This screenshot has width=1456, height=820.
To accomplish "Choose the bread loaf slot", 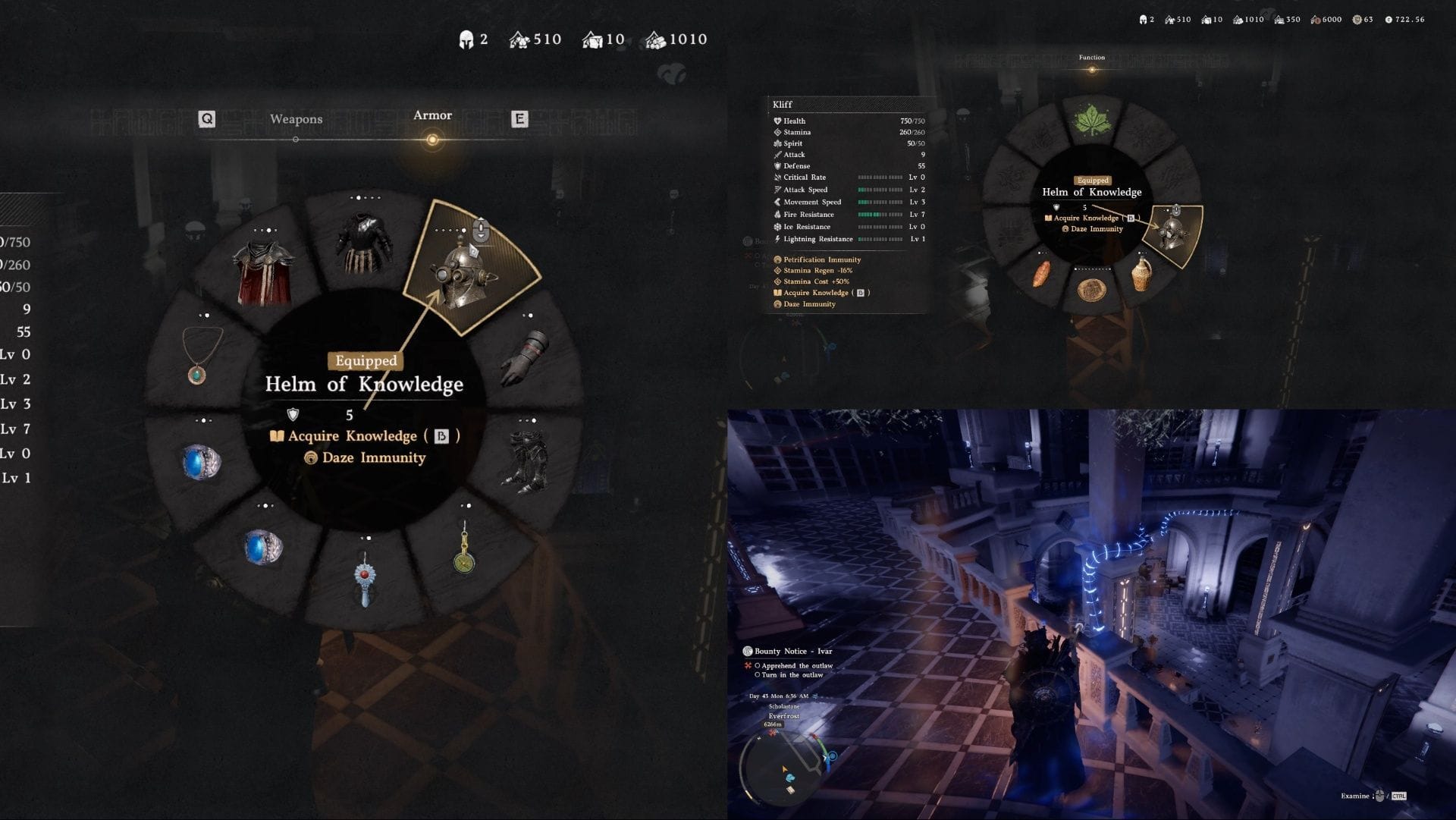I will (1043, 274).
